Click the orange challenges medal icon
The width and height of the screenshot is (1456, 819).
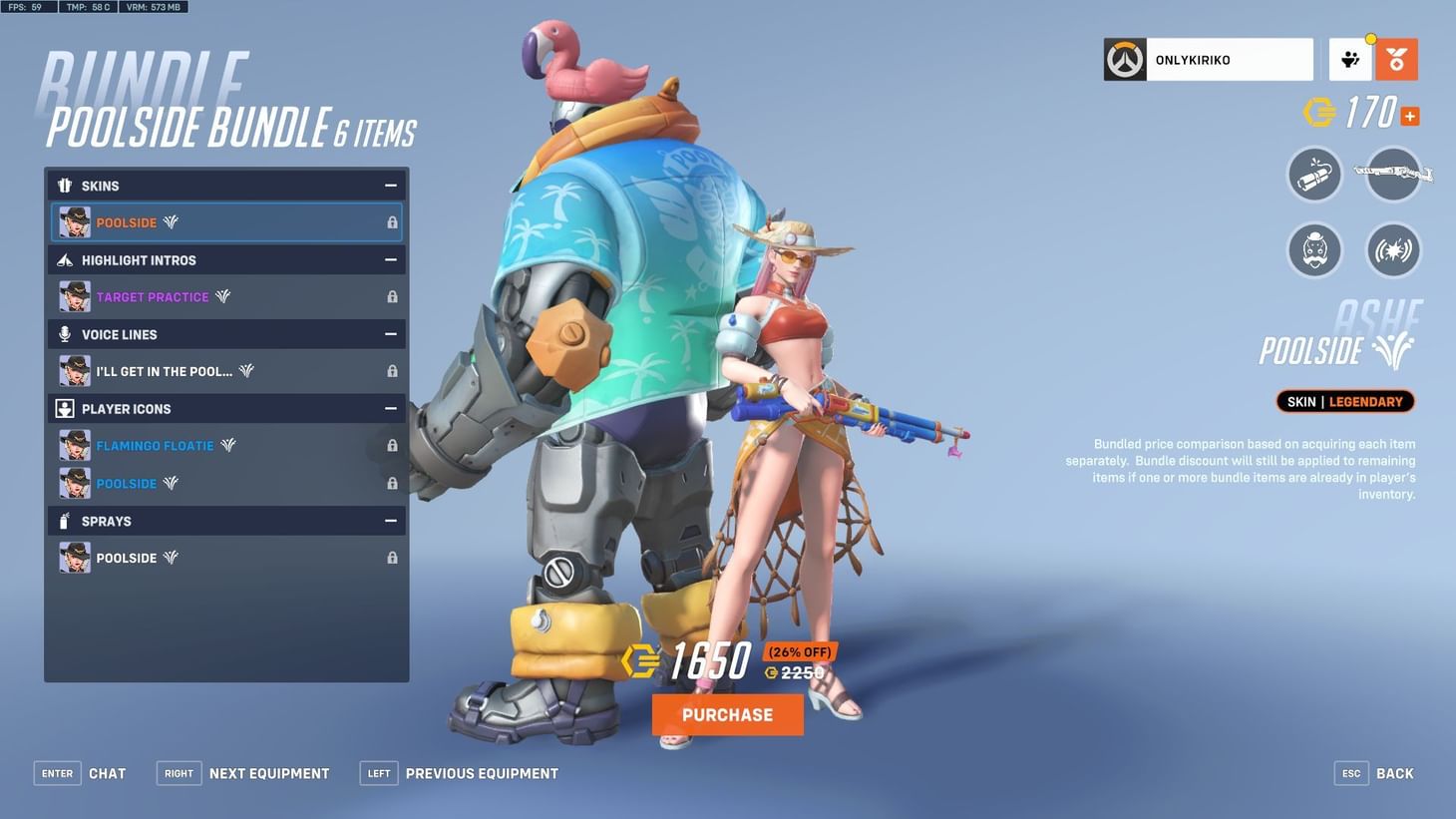pyautogui.click(x=1396, y=59)
